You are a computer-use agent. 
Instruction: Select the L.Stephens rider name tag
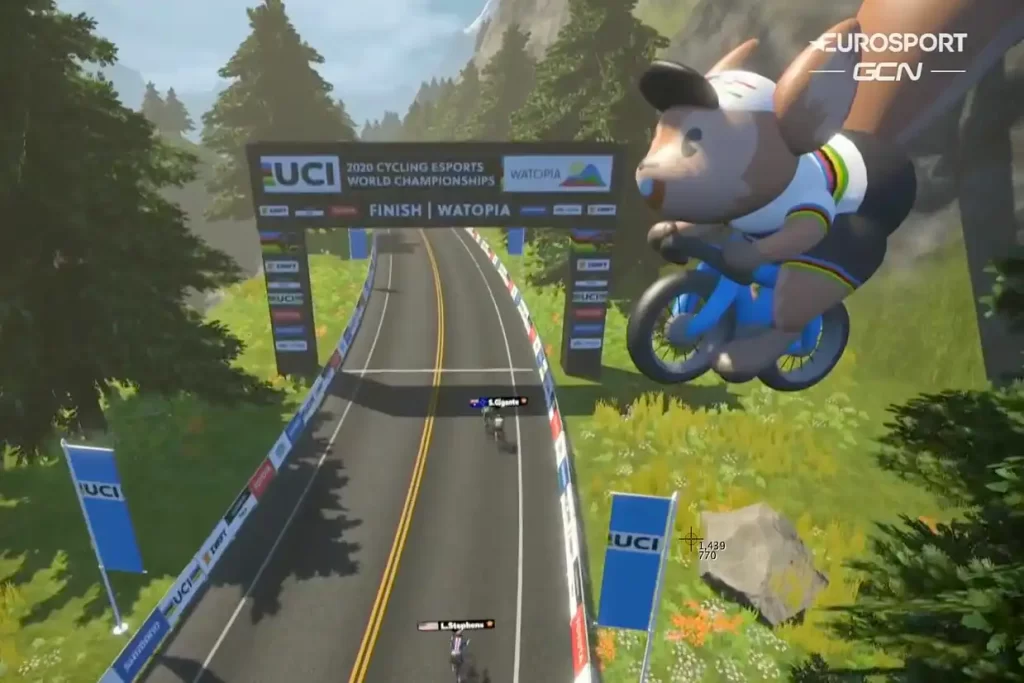click(x=456, y=625)
